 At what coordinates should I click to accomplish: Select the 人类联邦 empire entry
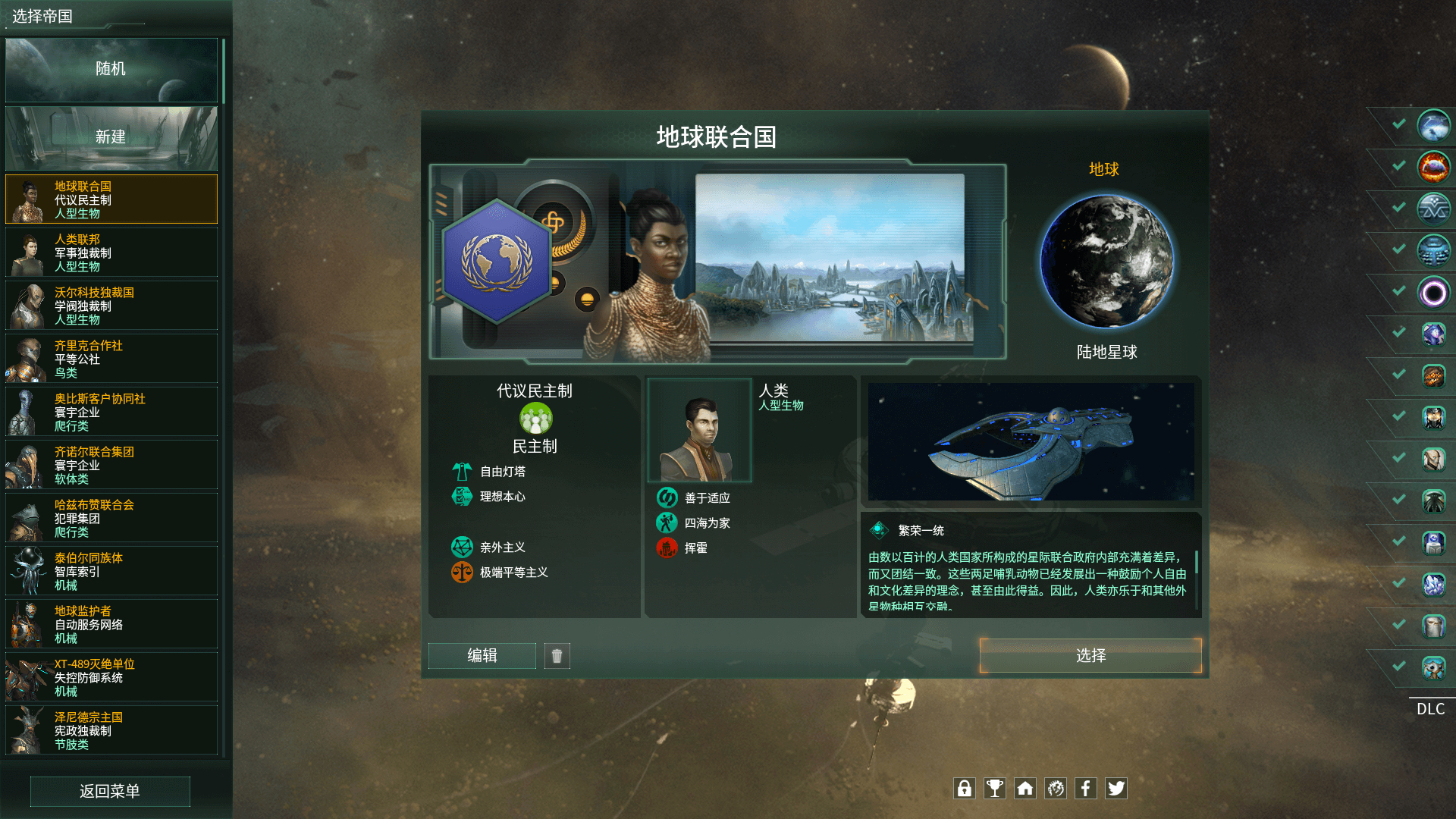point(111,252)
